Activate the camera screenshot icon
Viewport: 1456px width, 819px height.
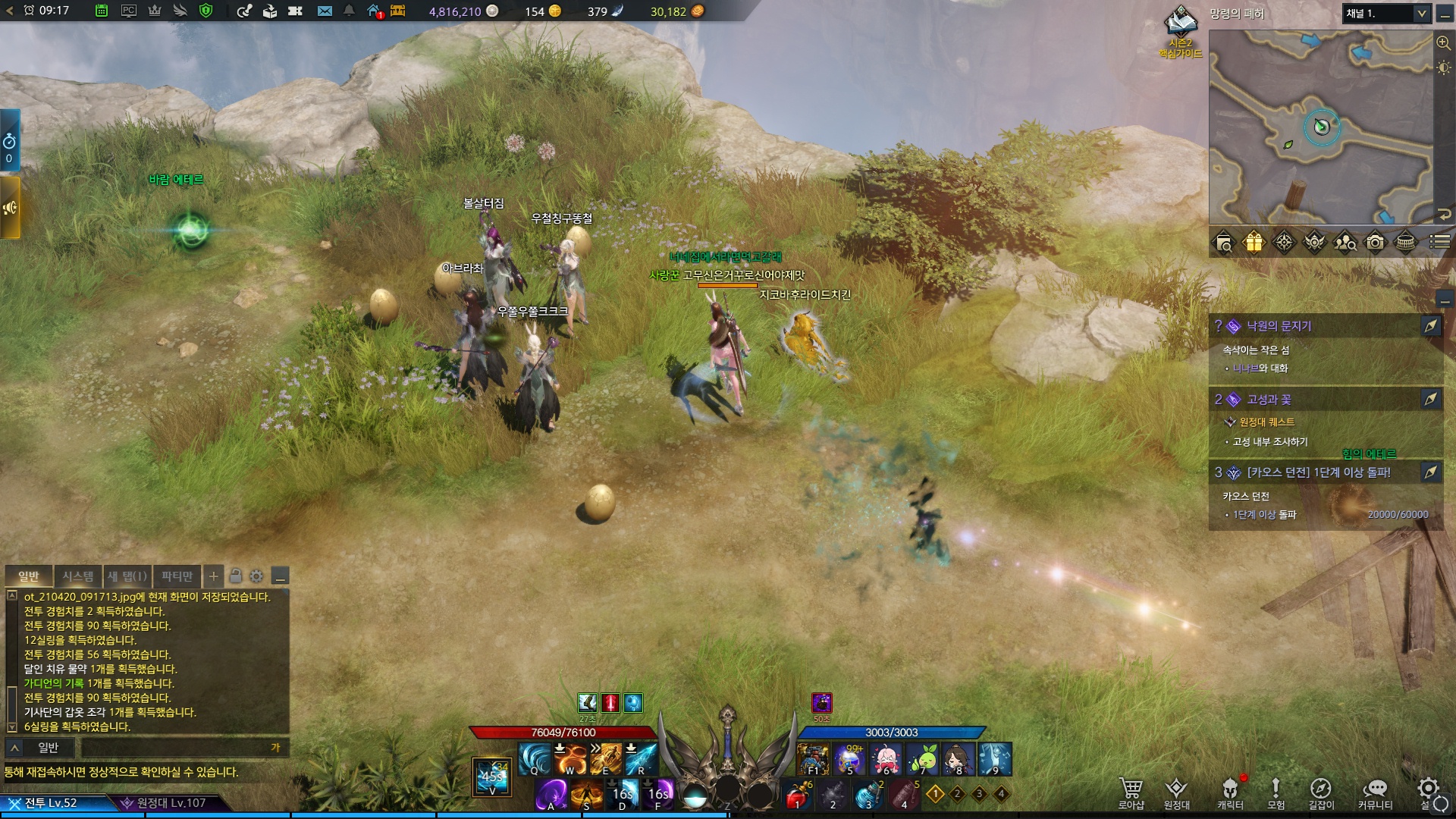click(x=1375, y=243)
